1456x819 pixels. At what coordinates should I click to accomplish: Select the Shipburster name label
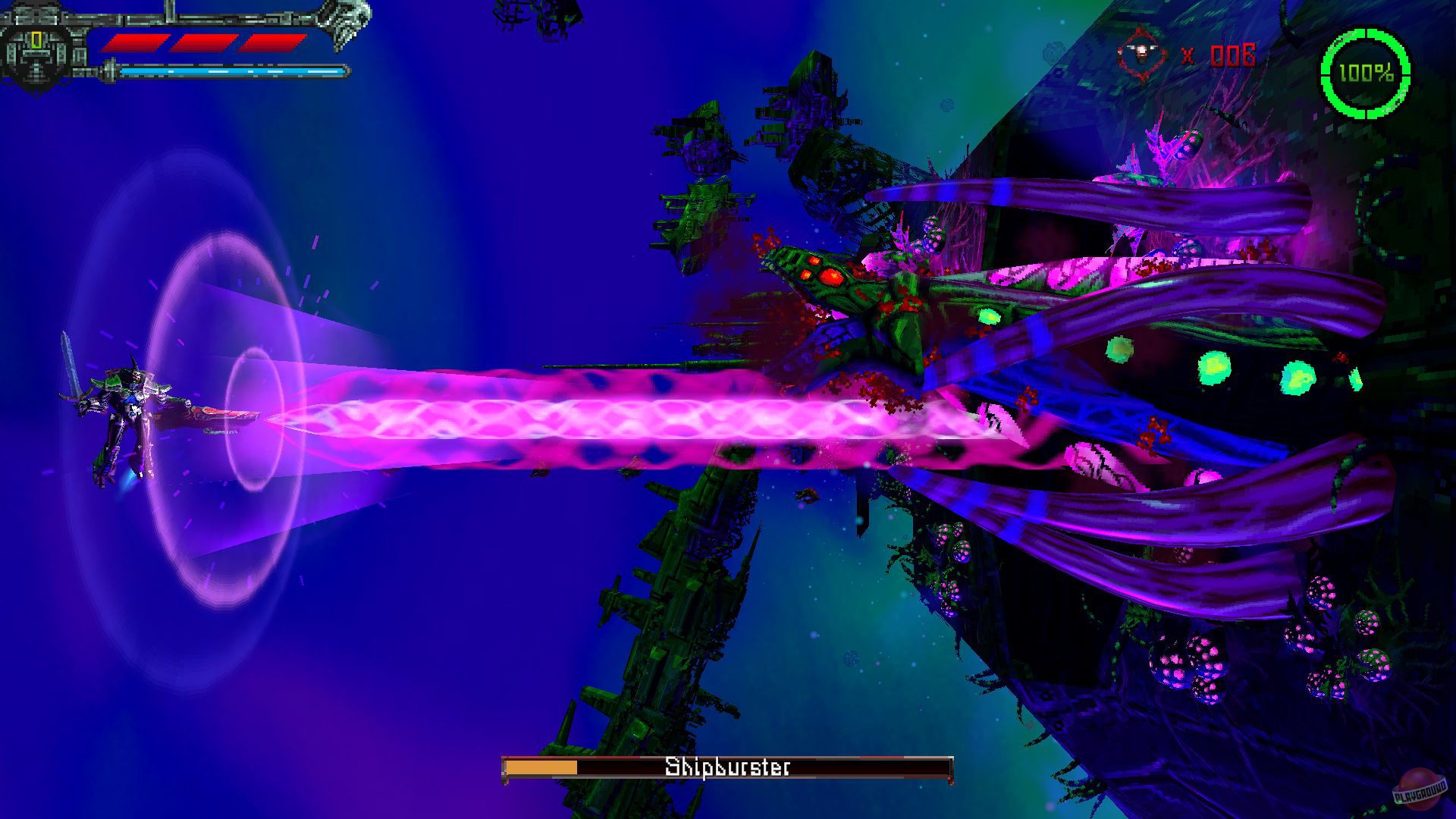[726, 767]
